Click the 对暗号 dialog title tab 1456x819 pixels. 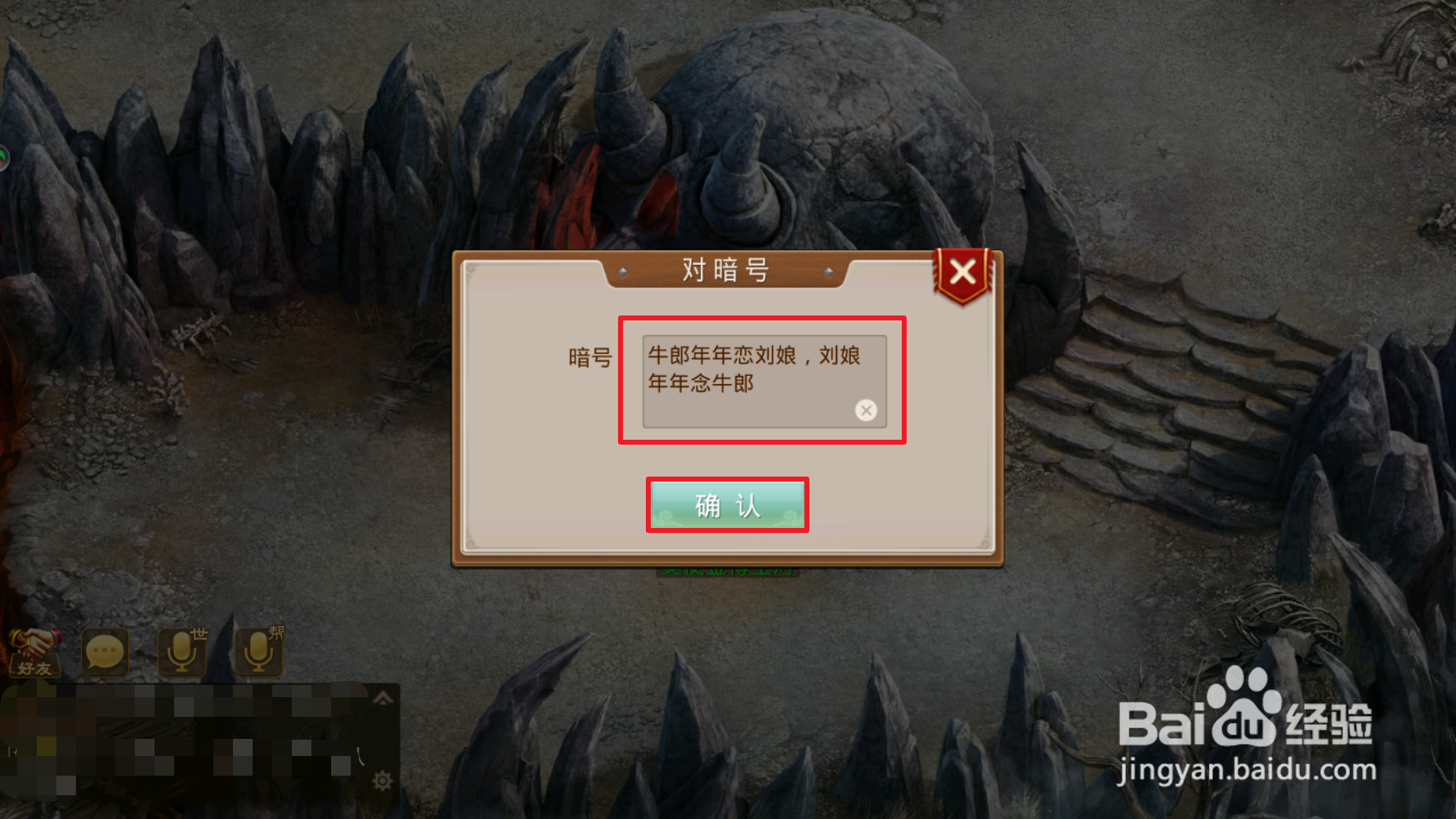point(726,269)
